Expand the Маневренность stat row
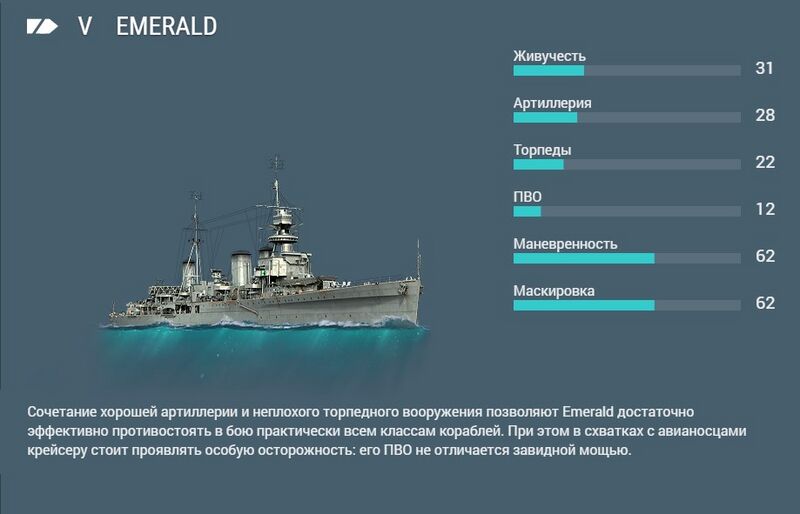800x514 pixels. (x=565, y=244)
